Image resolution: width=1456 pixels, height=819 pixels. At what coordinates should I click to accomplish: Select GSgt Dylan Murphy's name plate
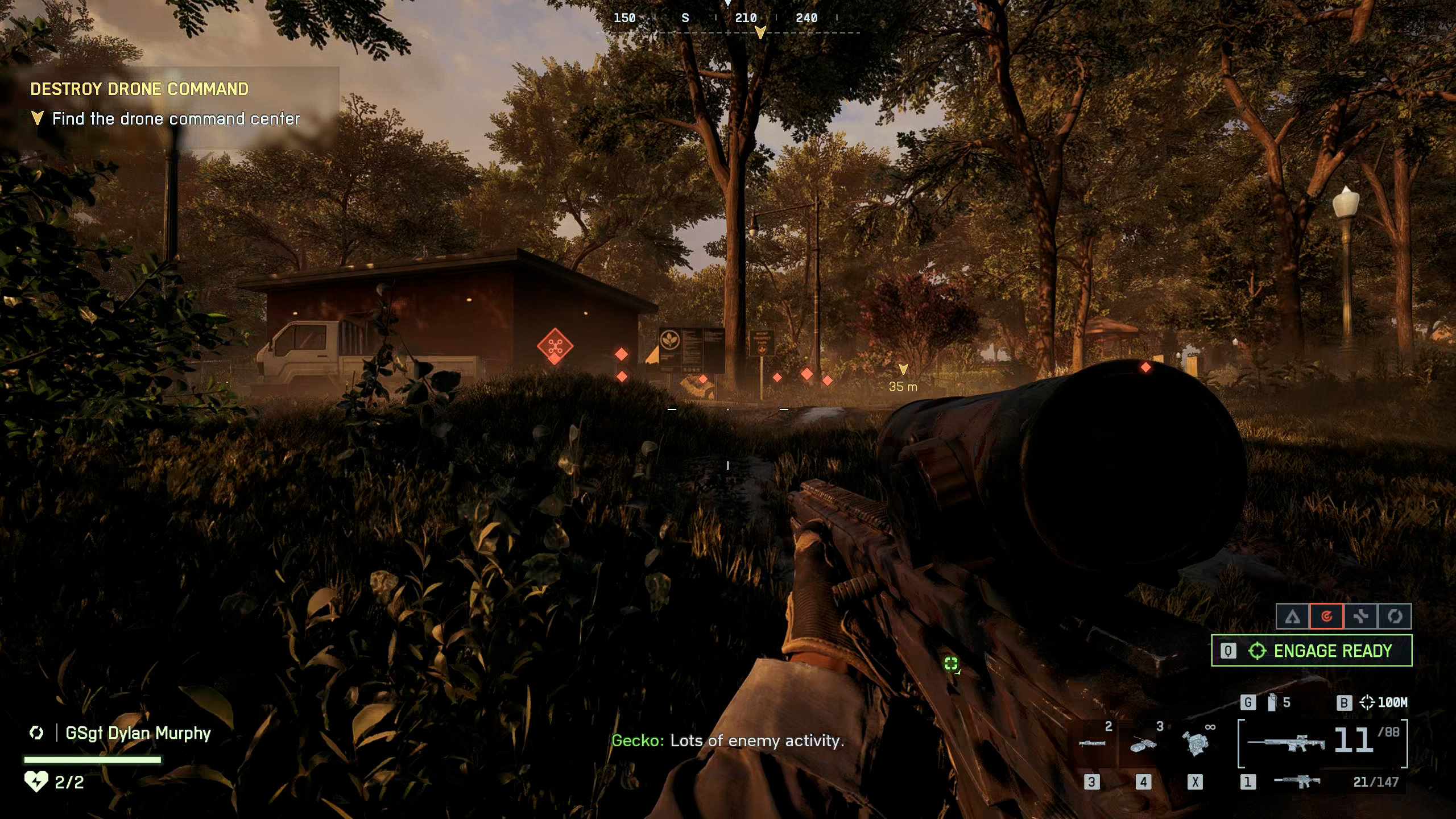tap(138, 733)
